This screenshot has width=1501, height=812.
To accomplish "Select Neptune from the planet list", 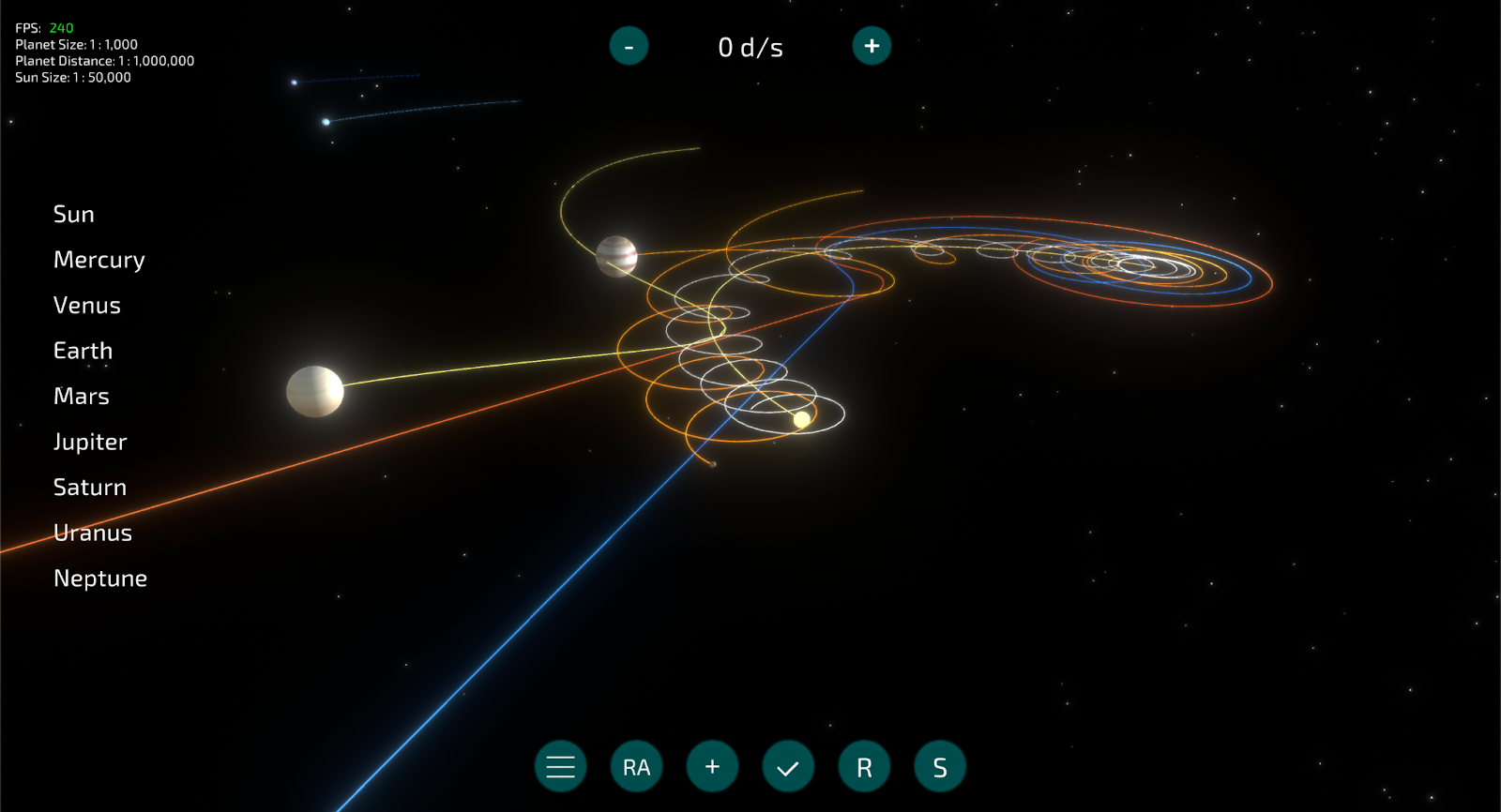I will (x=100, y=579).
